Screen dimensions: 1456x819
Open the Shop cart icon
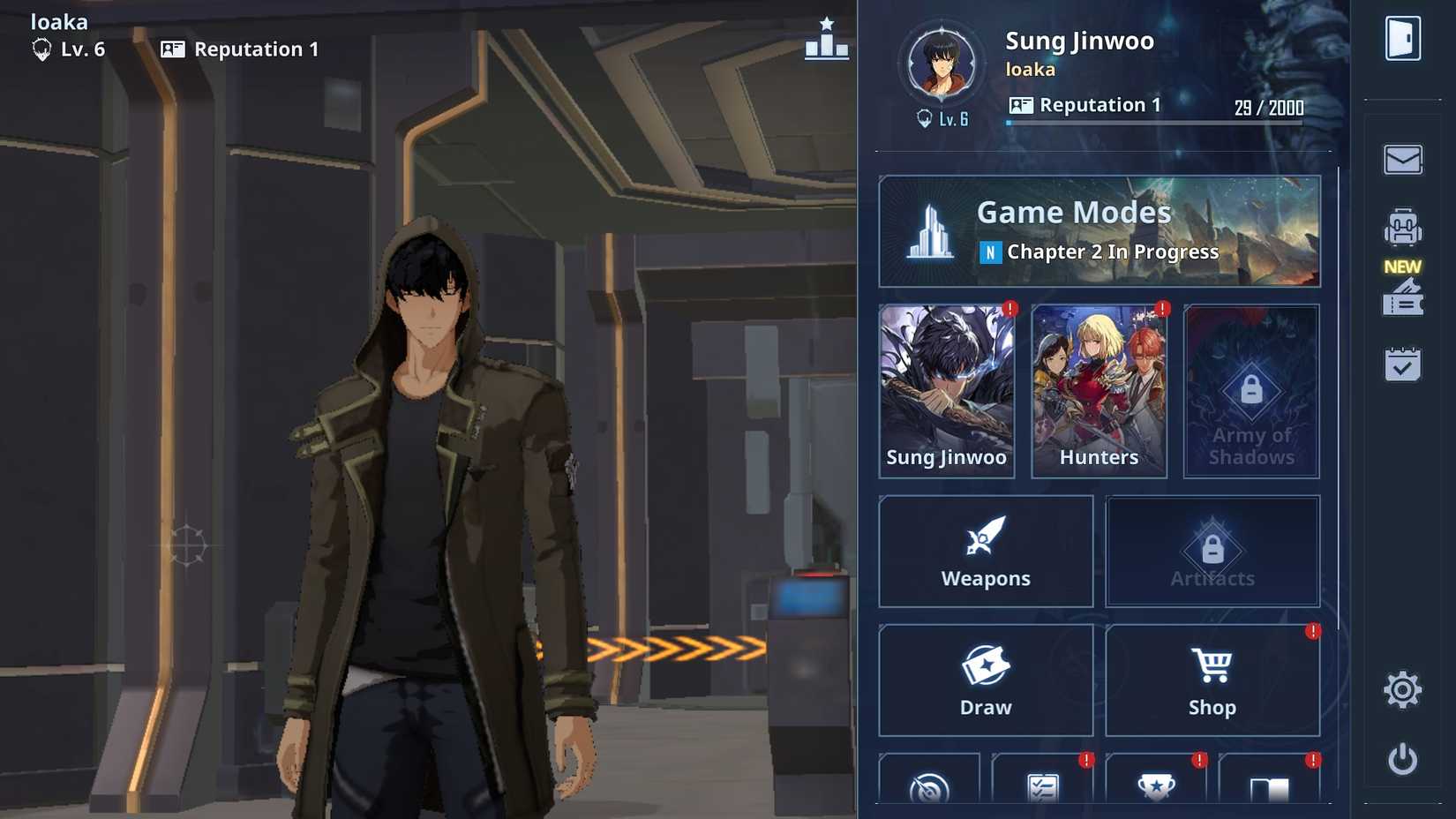click(x=1212, y=680)
